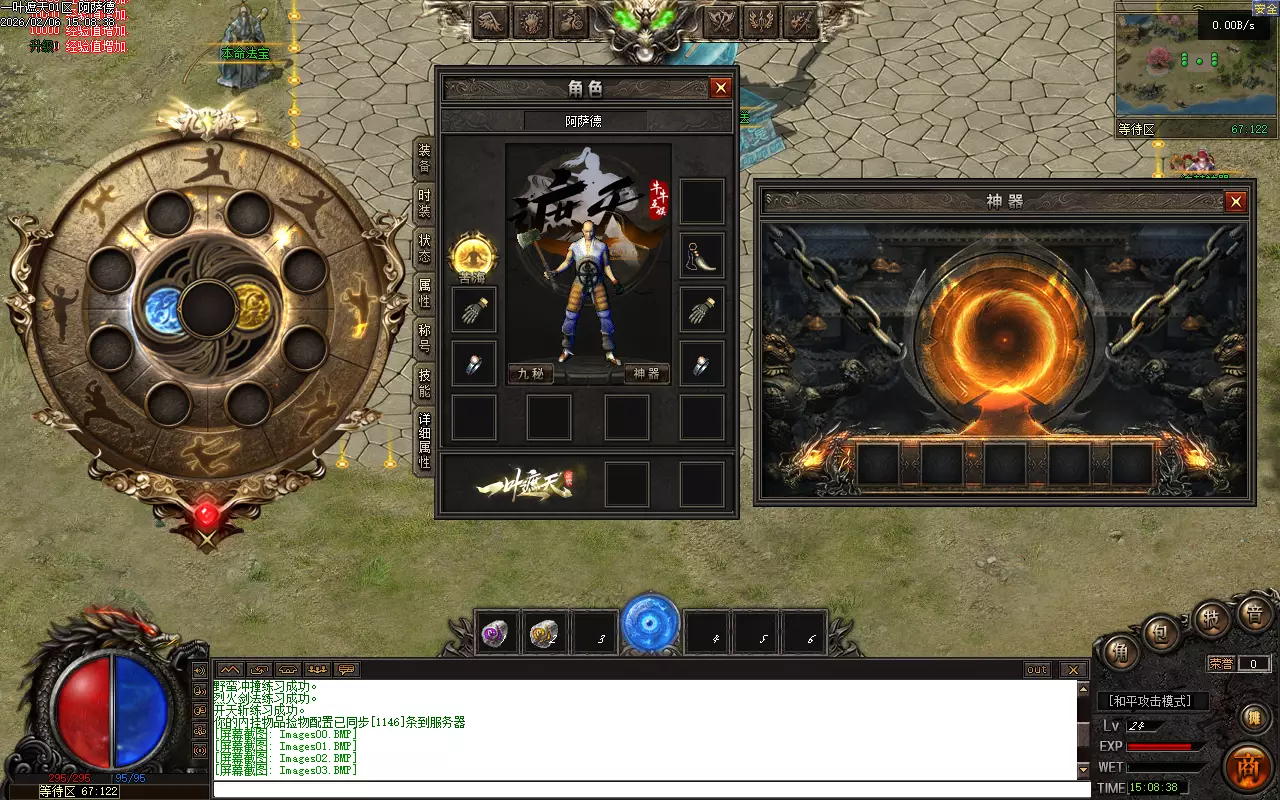This screenshot has height=800, width=1280.
Task: Toggle sound with the 音 button
Action: (1254, 613)
